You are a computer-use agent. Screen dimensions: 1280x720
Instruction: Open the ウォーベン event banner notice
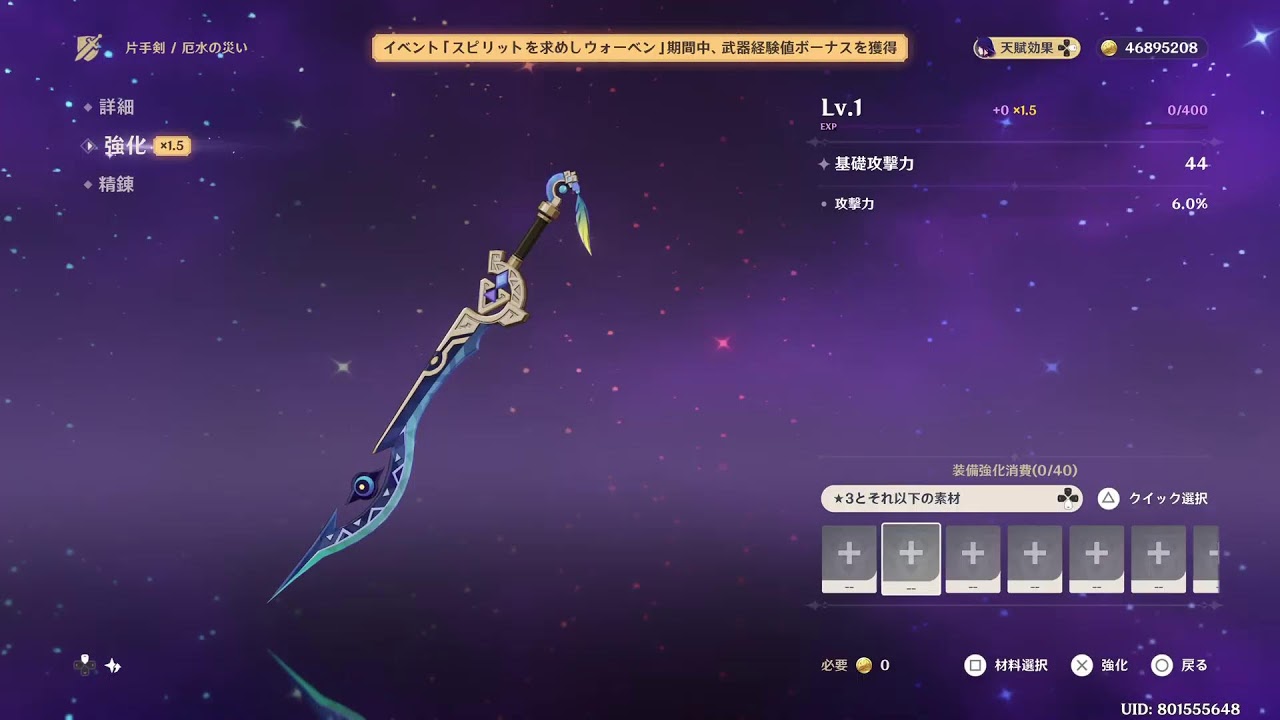[643, 47]
